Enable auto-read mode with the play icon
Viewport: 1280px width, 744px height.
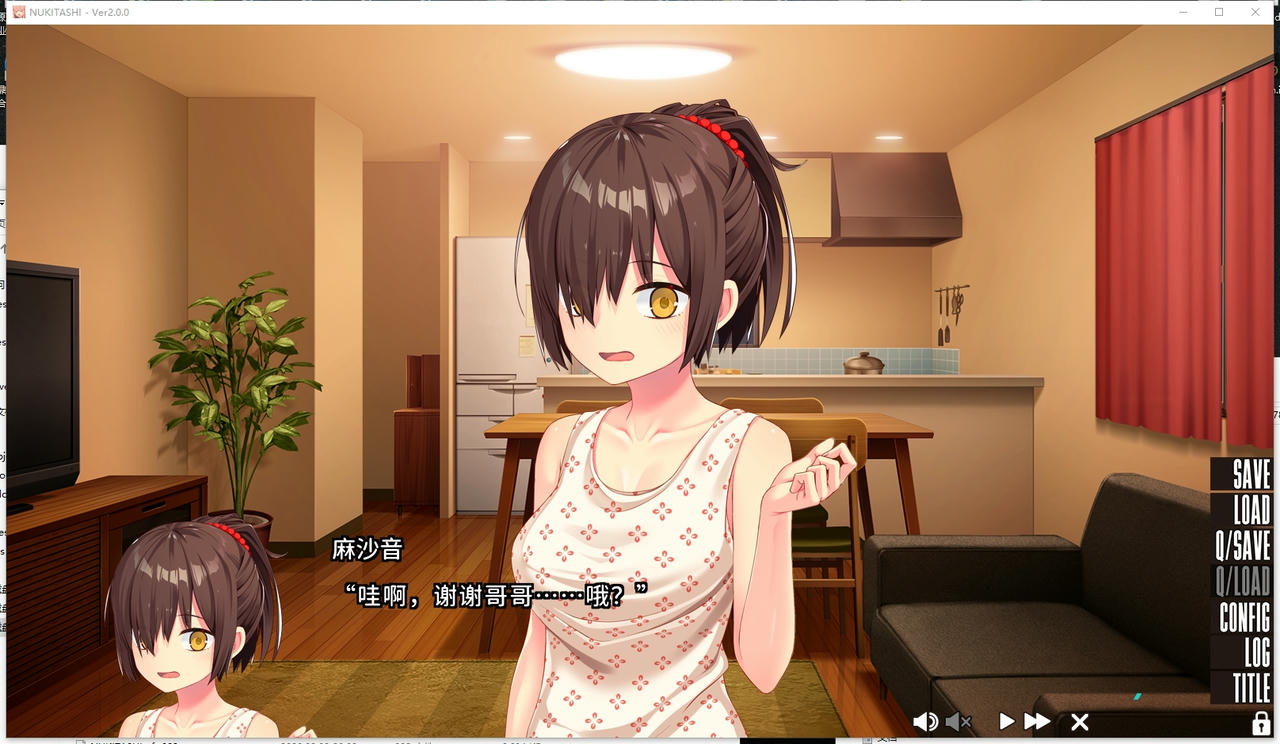[1006, 721]
